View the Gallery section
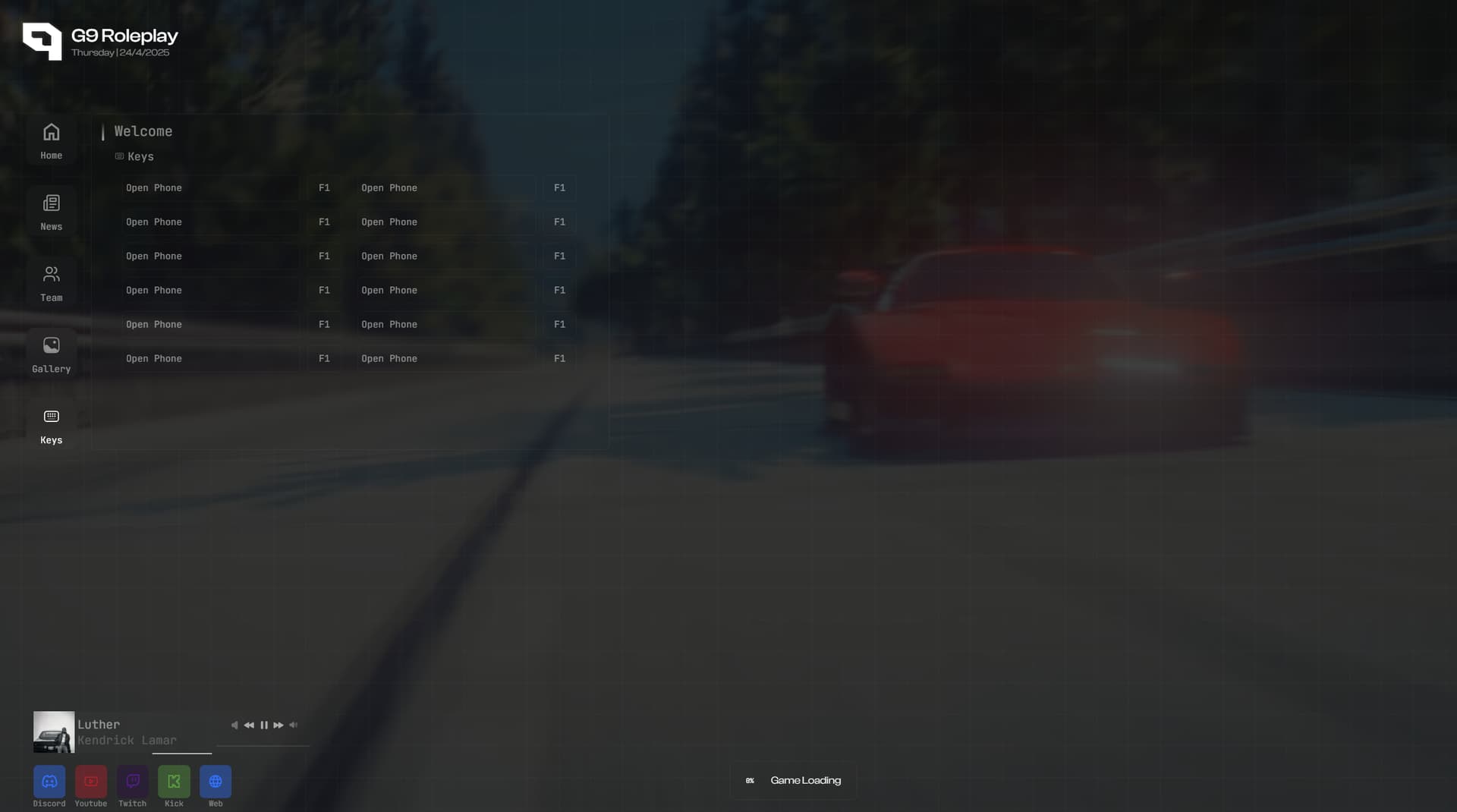The image size is (1457, 812). 50,354
